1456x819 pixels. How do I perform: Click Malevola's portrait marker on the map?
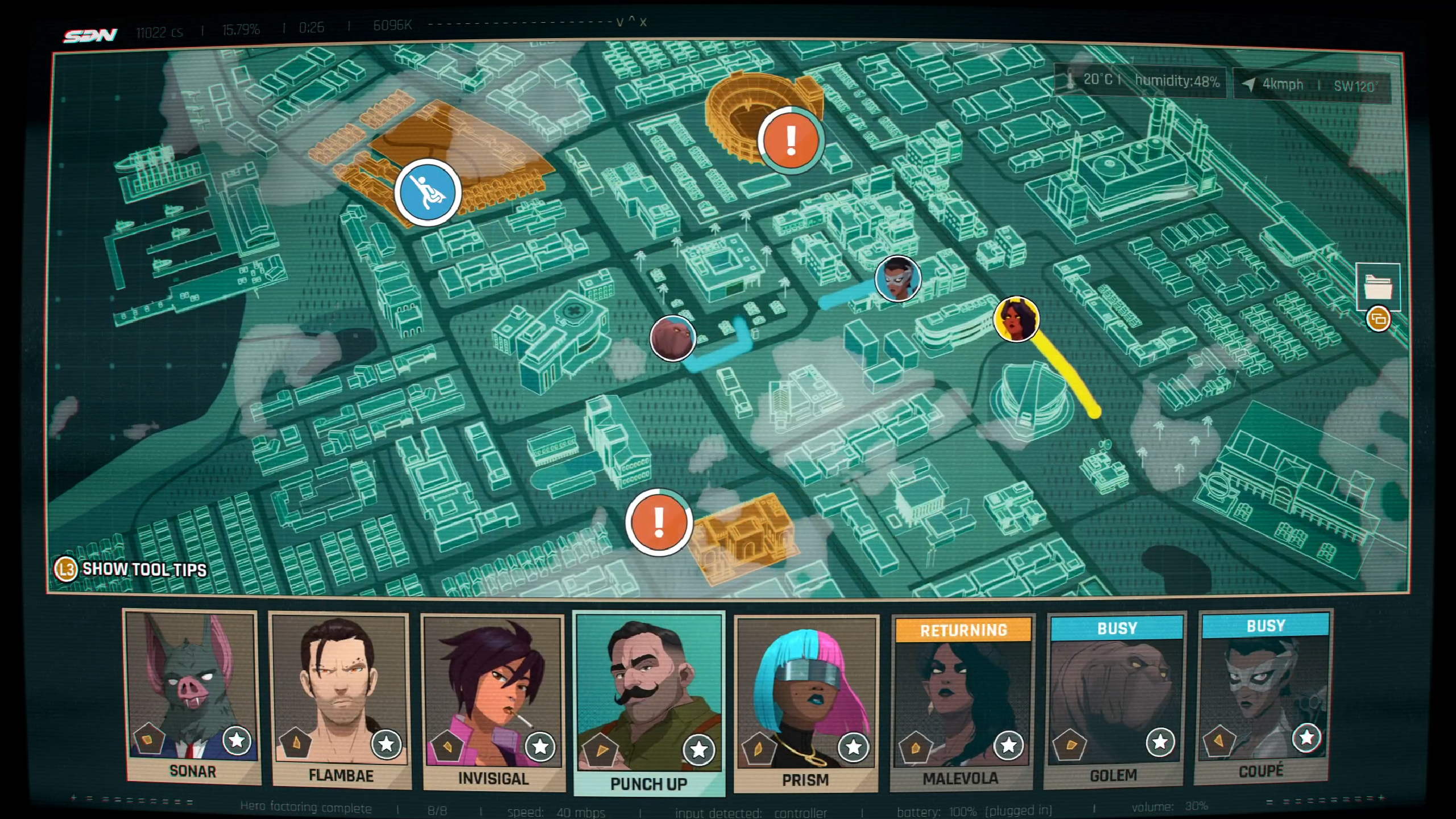point(1016,319)
